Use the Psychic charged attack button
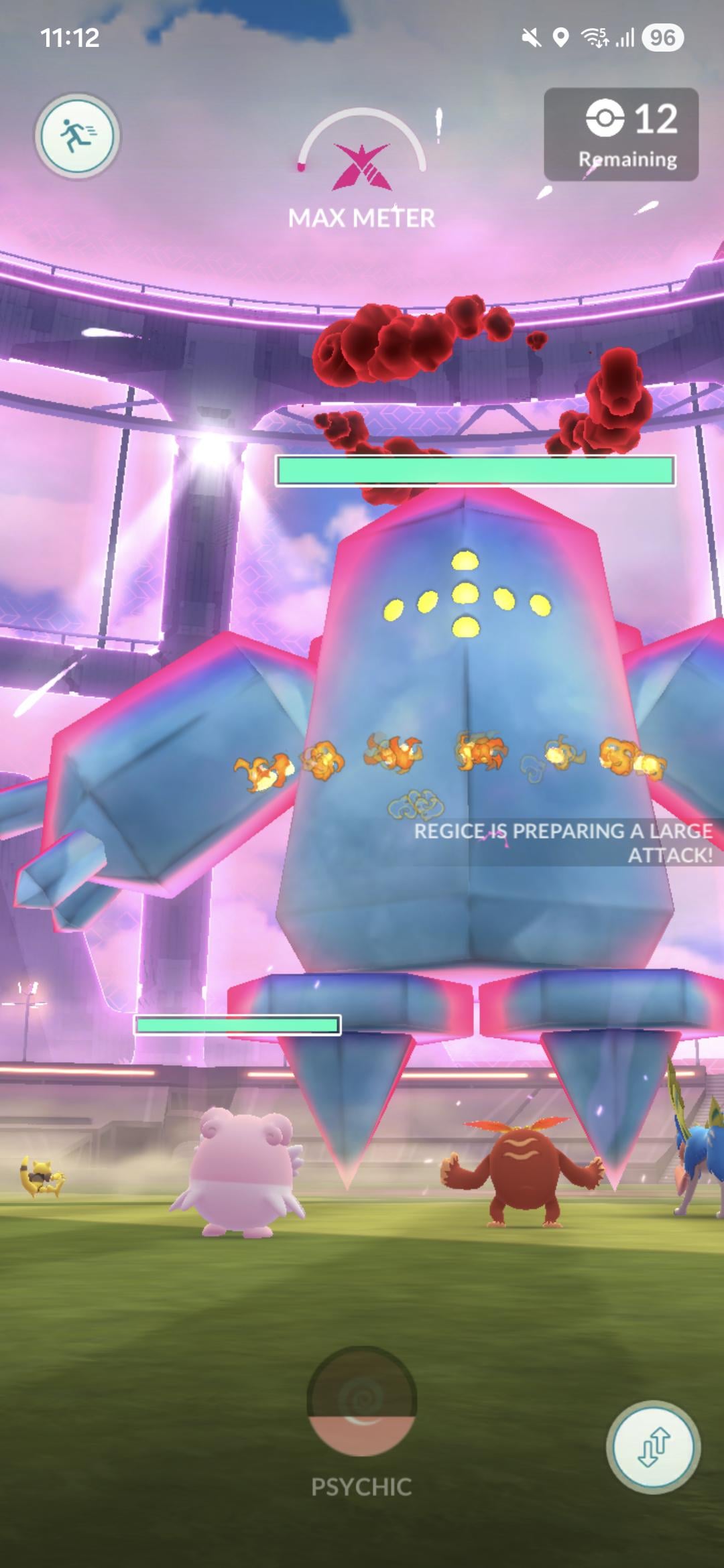 point(362,1402)
